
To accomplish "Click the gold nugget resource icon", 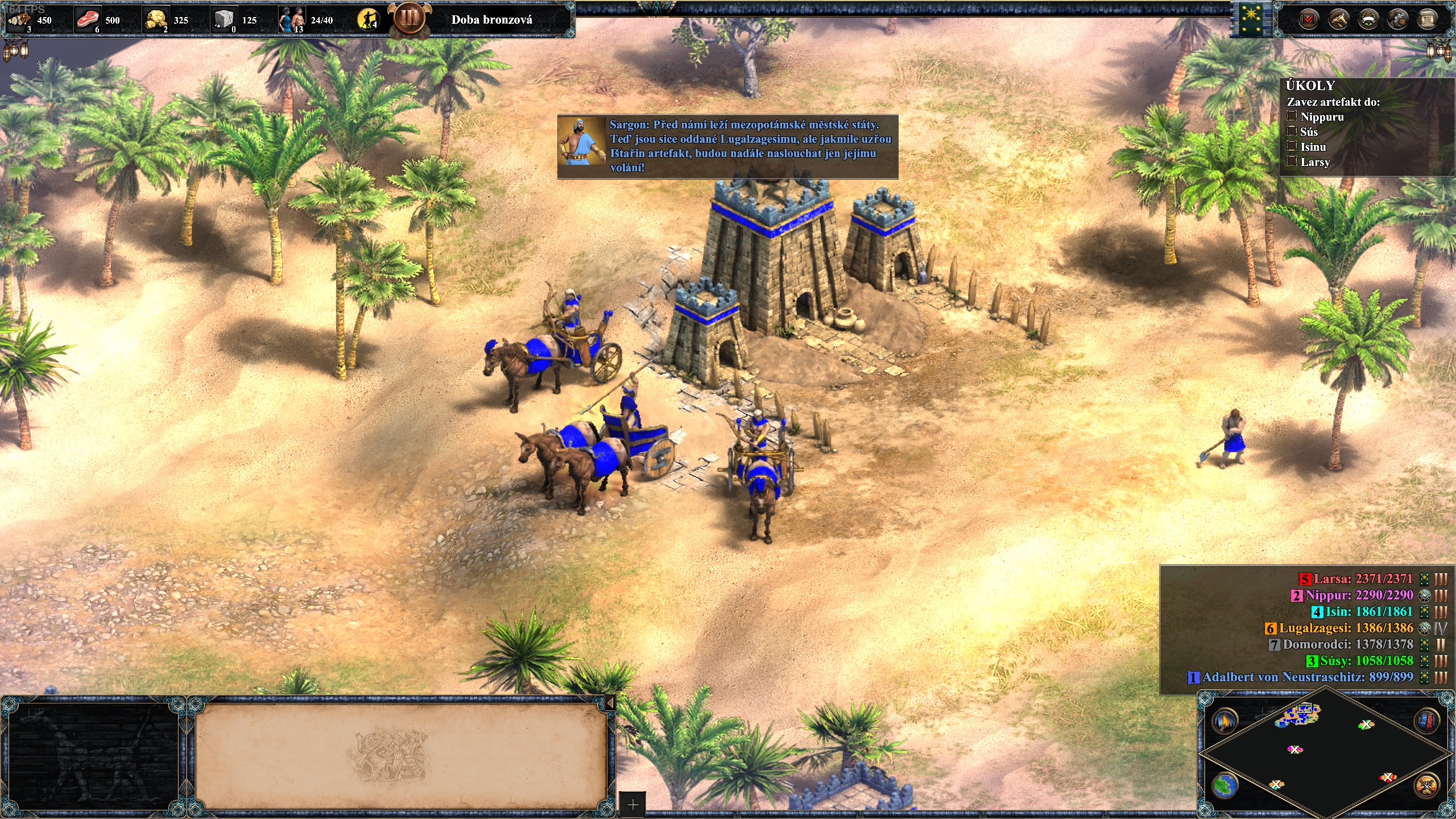I will [156, 20].
